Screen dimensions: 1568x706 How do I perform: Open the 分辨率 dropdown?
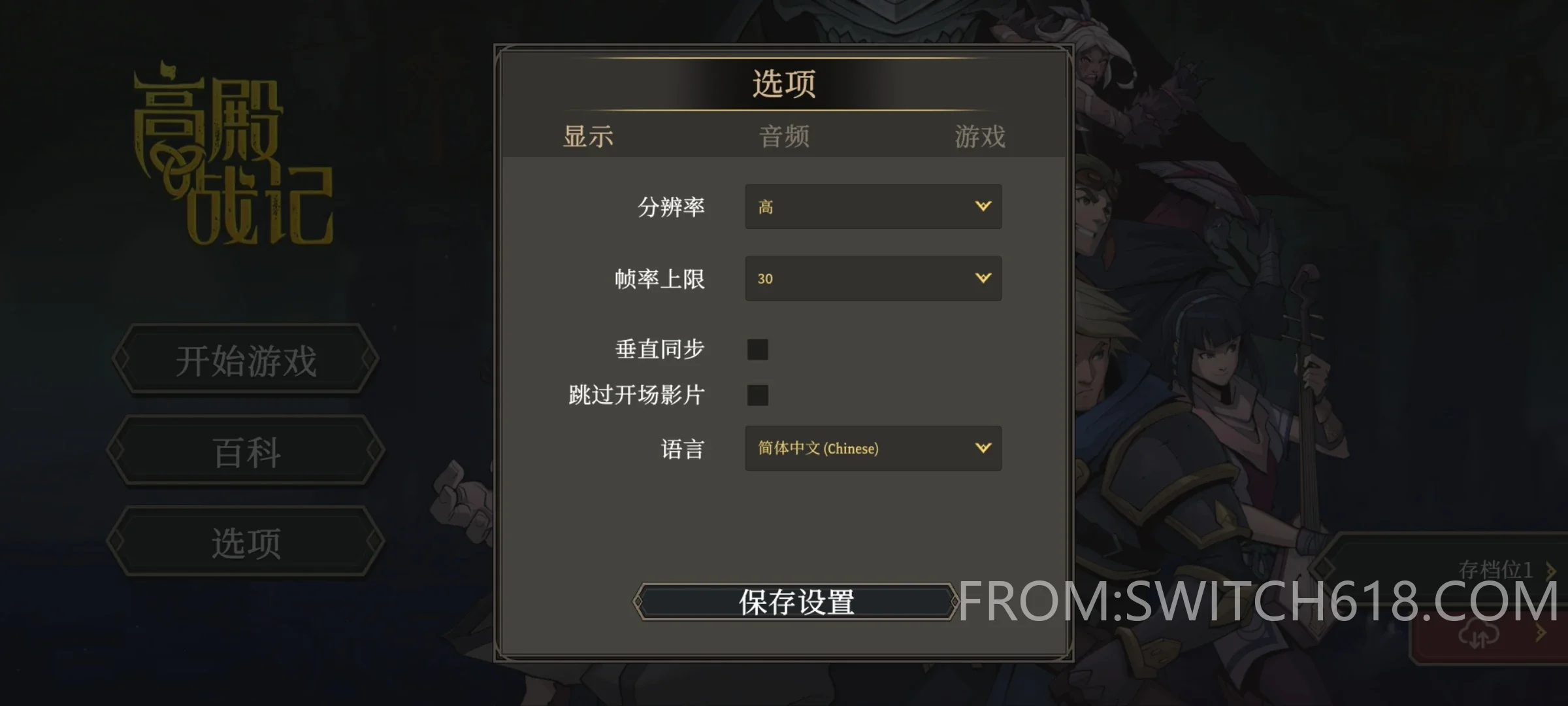873,207
